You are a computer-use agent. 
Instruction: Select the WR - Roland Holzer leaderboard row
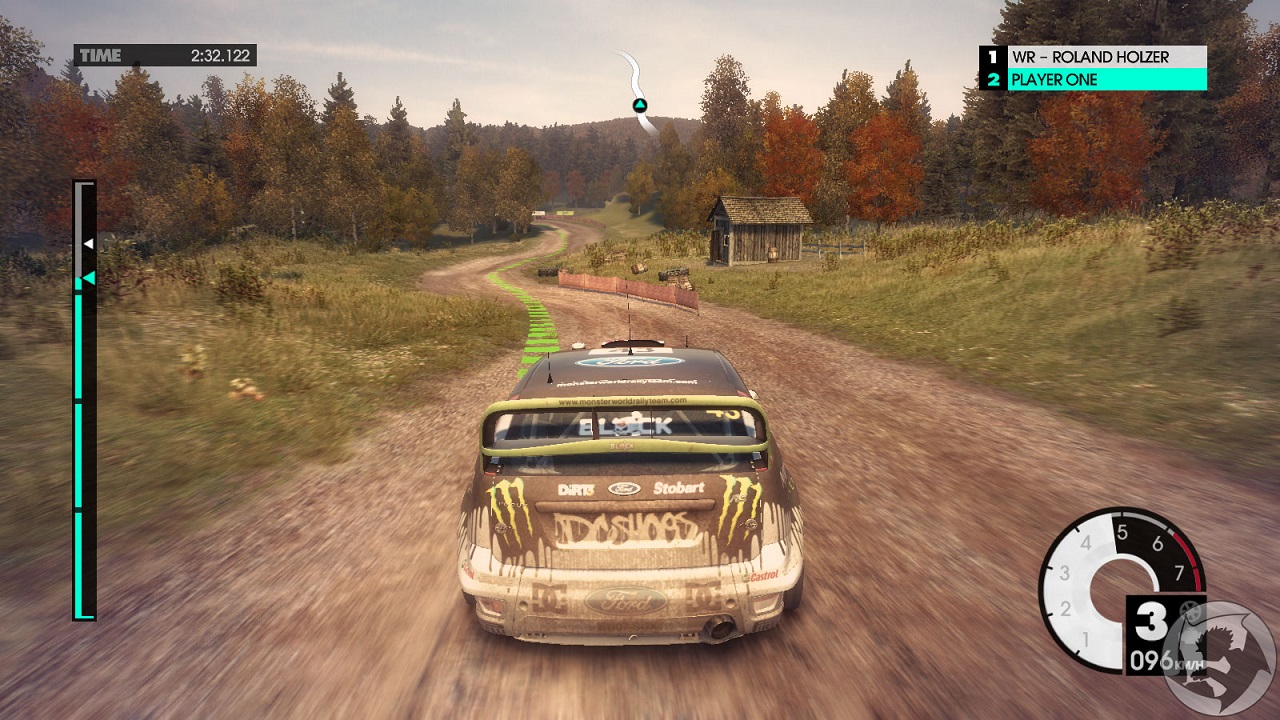point(1092,57)
